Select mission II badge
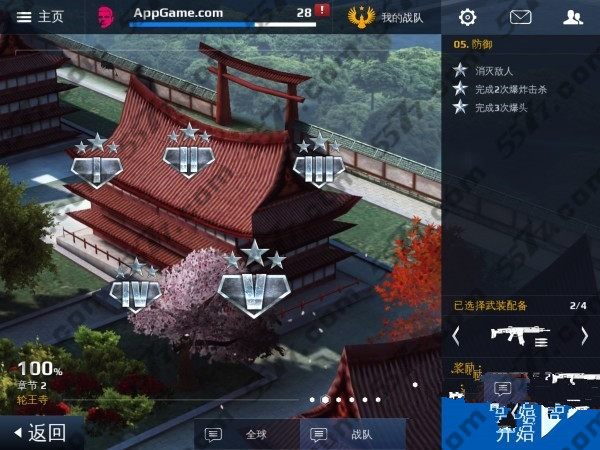 188,157
